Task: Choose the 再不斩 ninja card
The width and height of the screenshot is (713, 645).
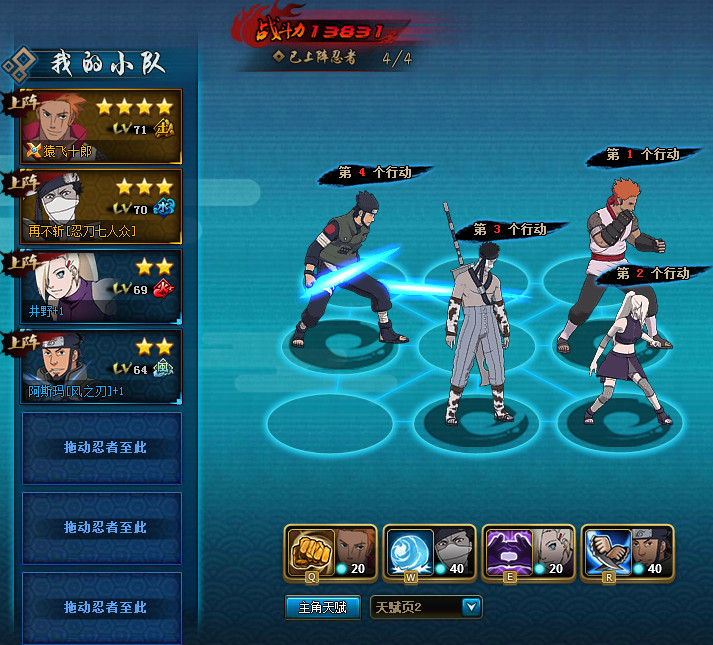Action: [x=101, y=206]
